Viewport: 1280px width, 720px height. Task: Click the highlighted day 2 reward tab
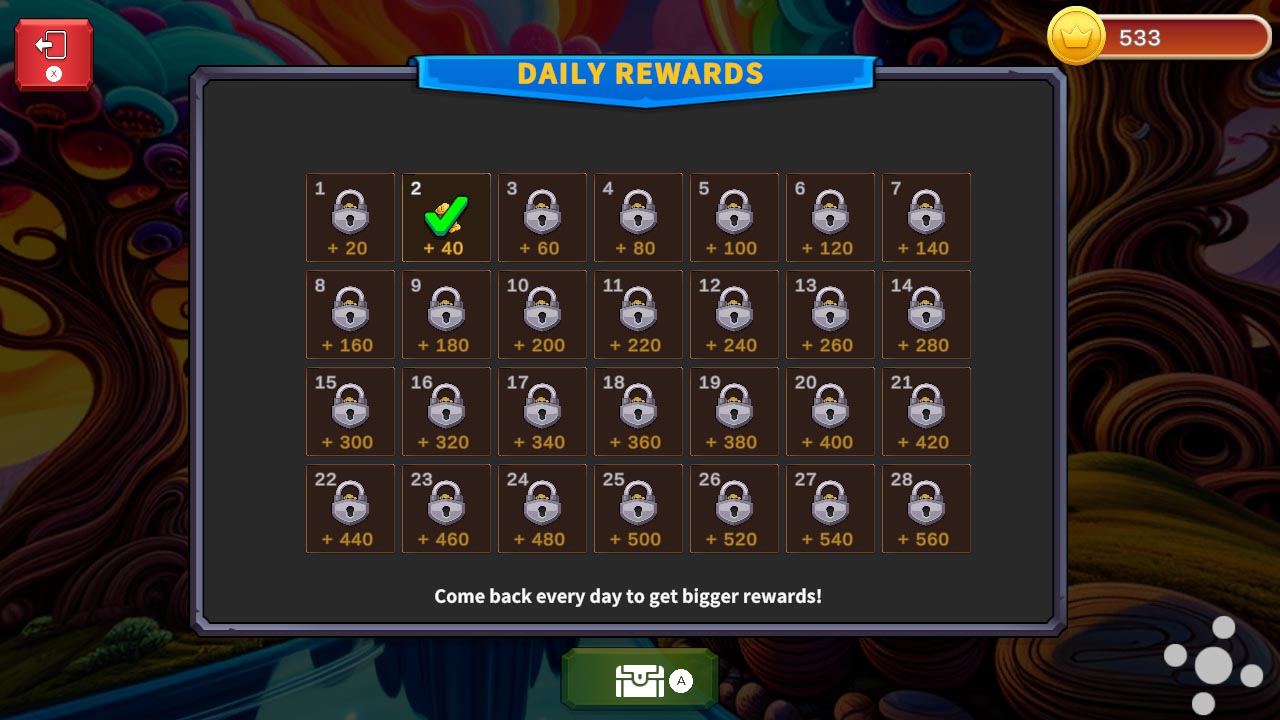point(446,217)
